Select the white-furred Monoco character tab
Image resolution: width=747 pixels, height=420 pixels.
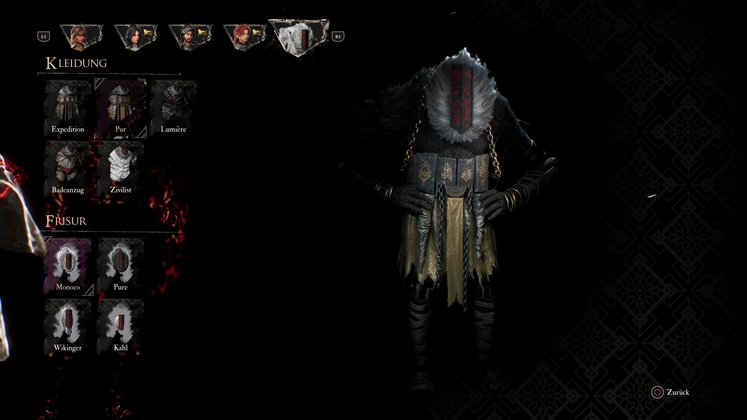coord(301,38)
